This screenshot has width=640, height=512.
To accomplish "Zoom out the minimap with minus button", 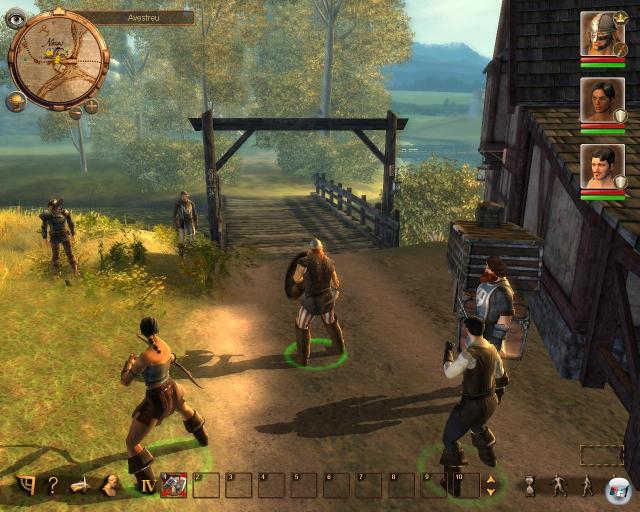I will [x=75, y=112].
